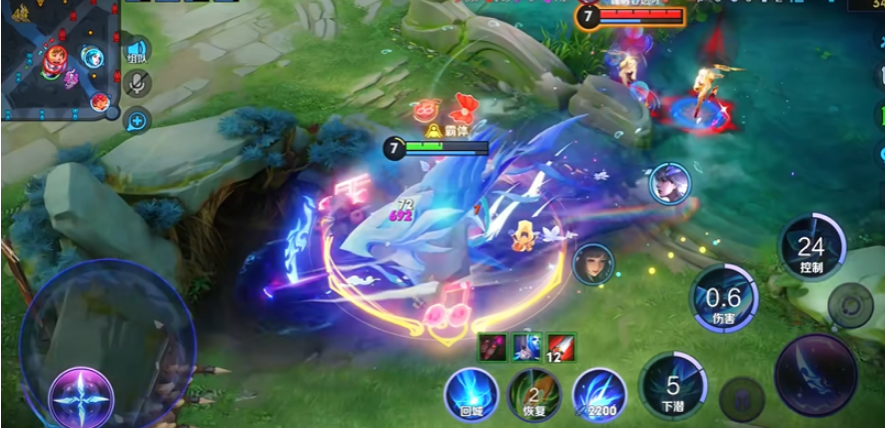Screen dimensions: 885x428
Task: Cast the 下潜 dive skill
Action: (673, 384)
